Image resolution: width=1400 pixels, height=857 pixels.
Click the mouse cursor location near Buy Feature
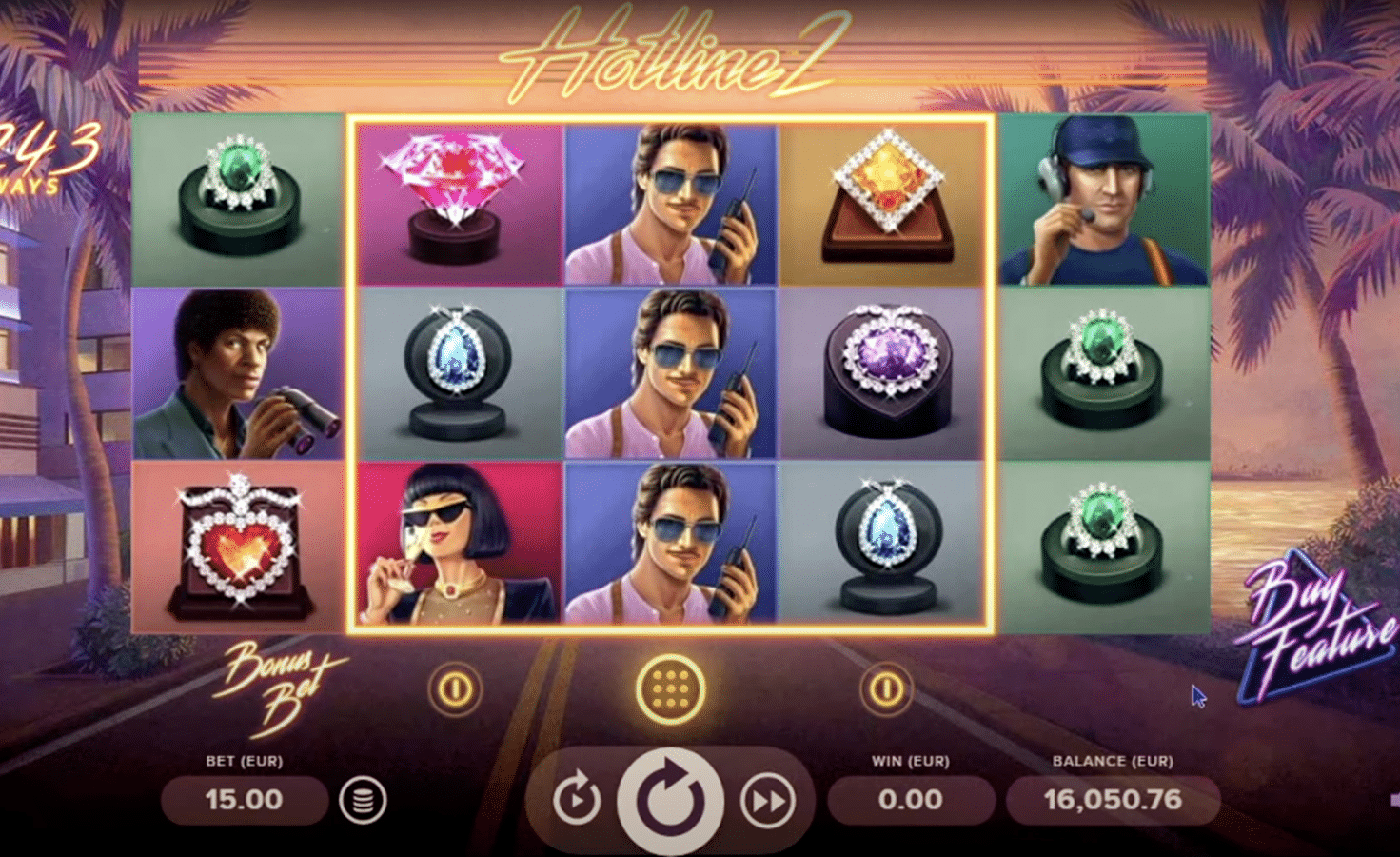pos(1197,697)
